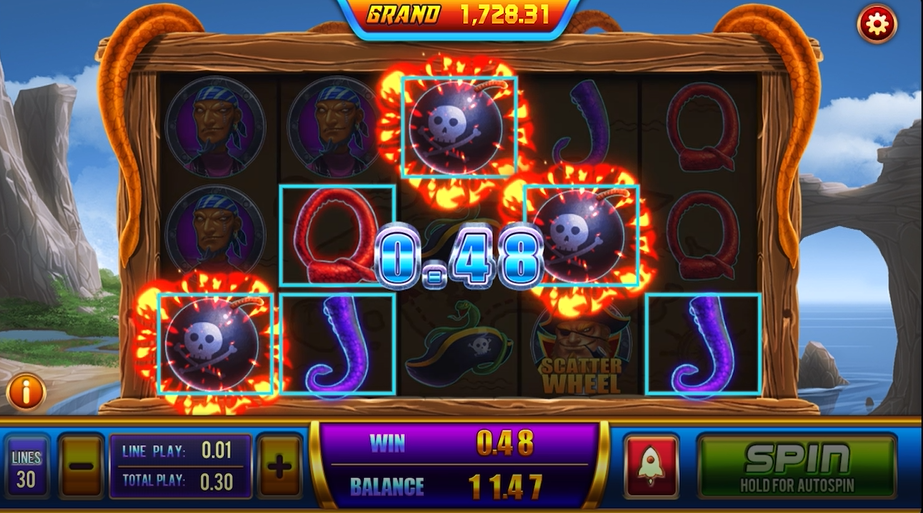
Task: Select the LINES 30 indicator
Action: [27, 468]
